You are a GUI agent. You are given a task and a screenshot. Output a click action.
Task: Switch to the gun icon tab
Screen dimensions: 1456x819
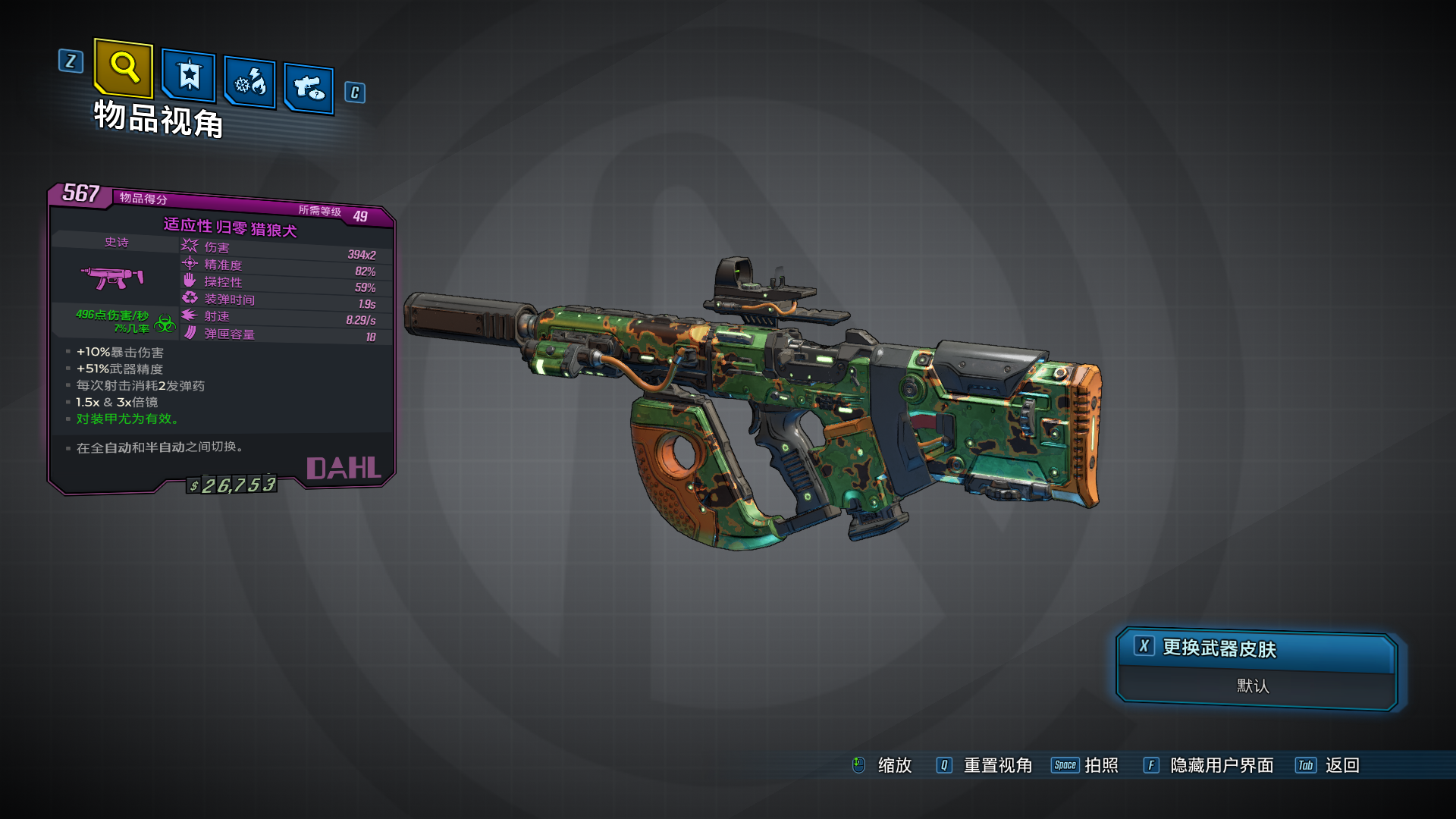[309, 89]
